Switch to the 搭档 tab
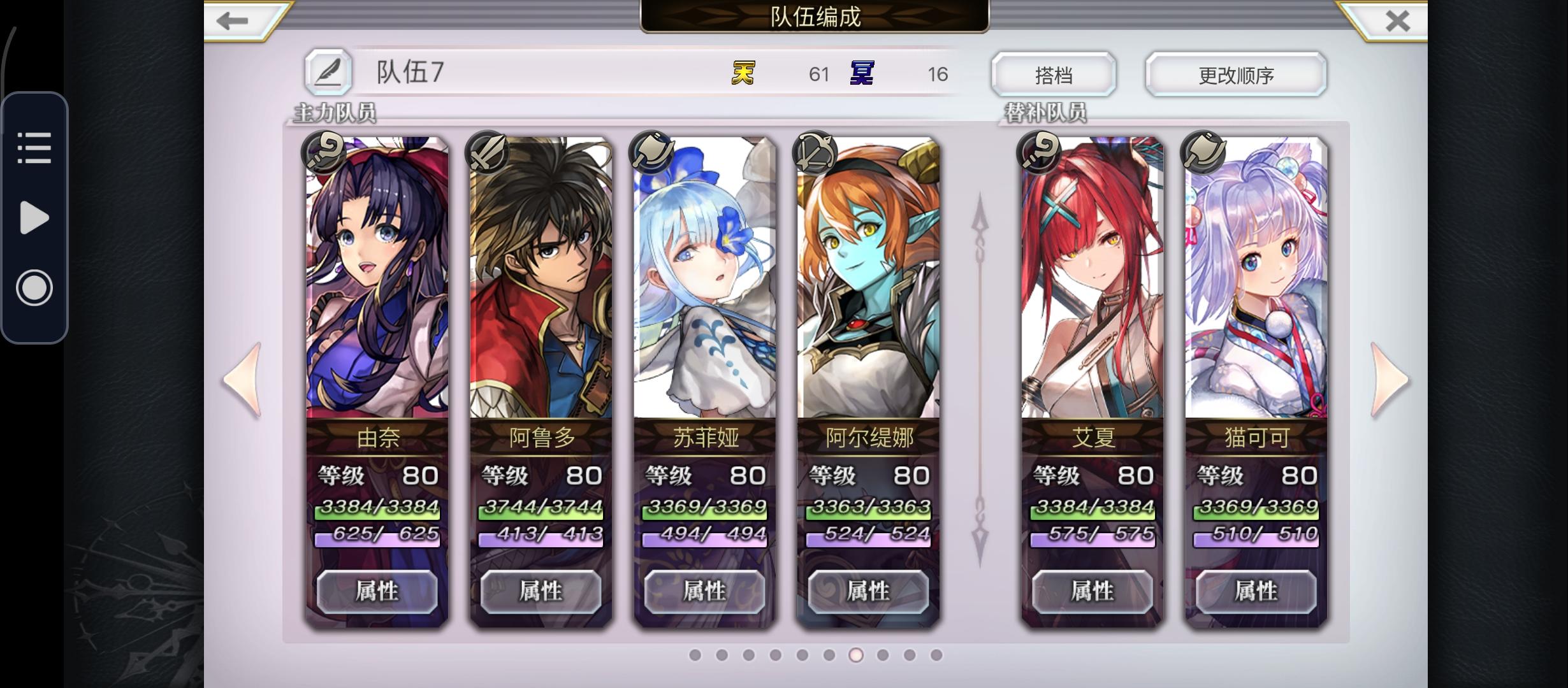1568x688 pixels. 1053,73
